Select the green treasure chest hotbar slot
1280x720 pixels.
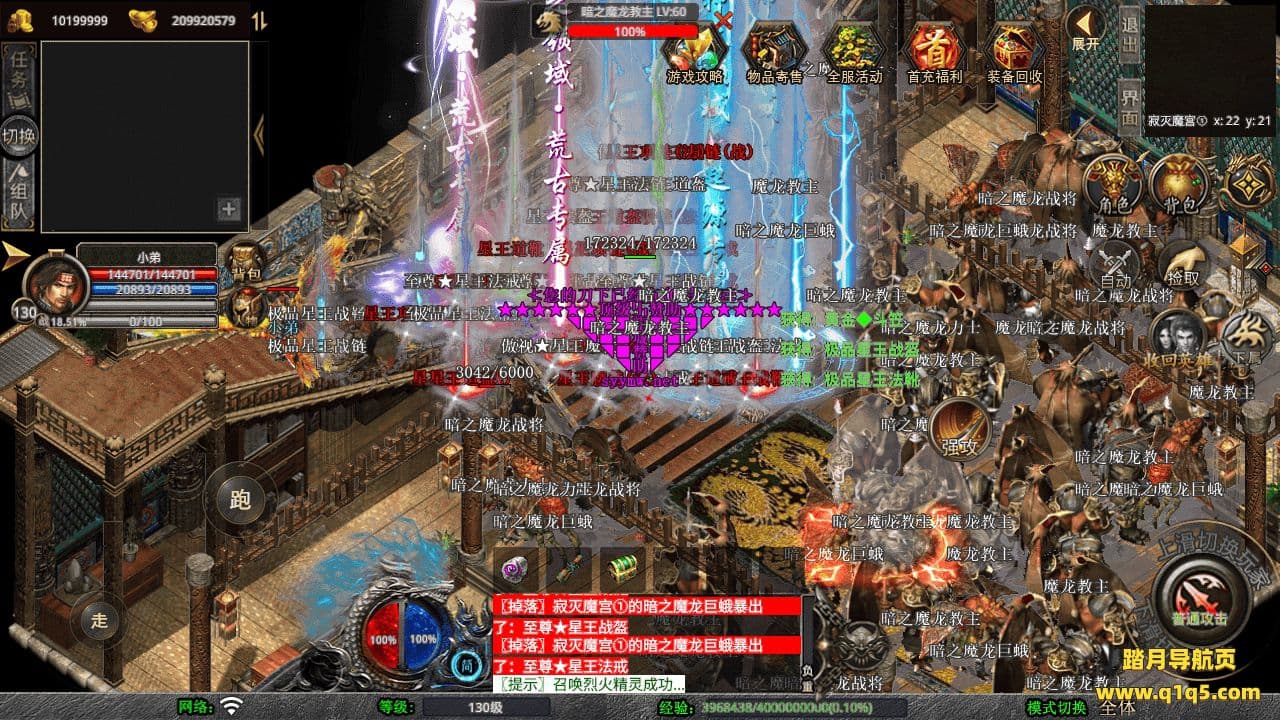[622, 568]
